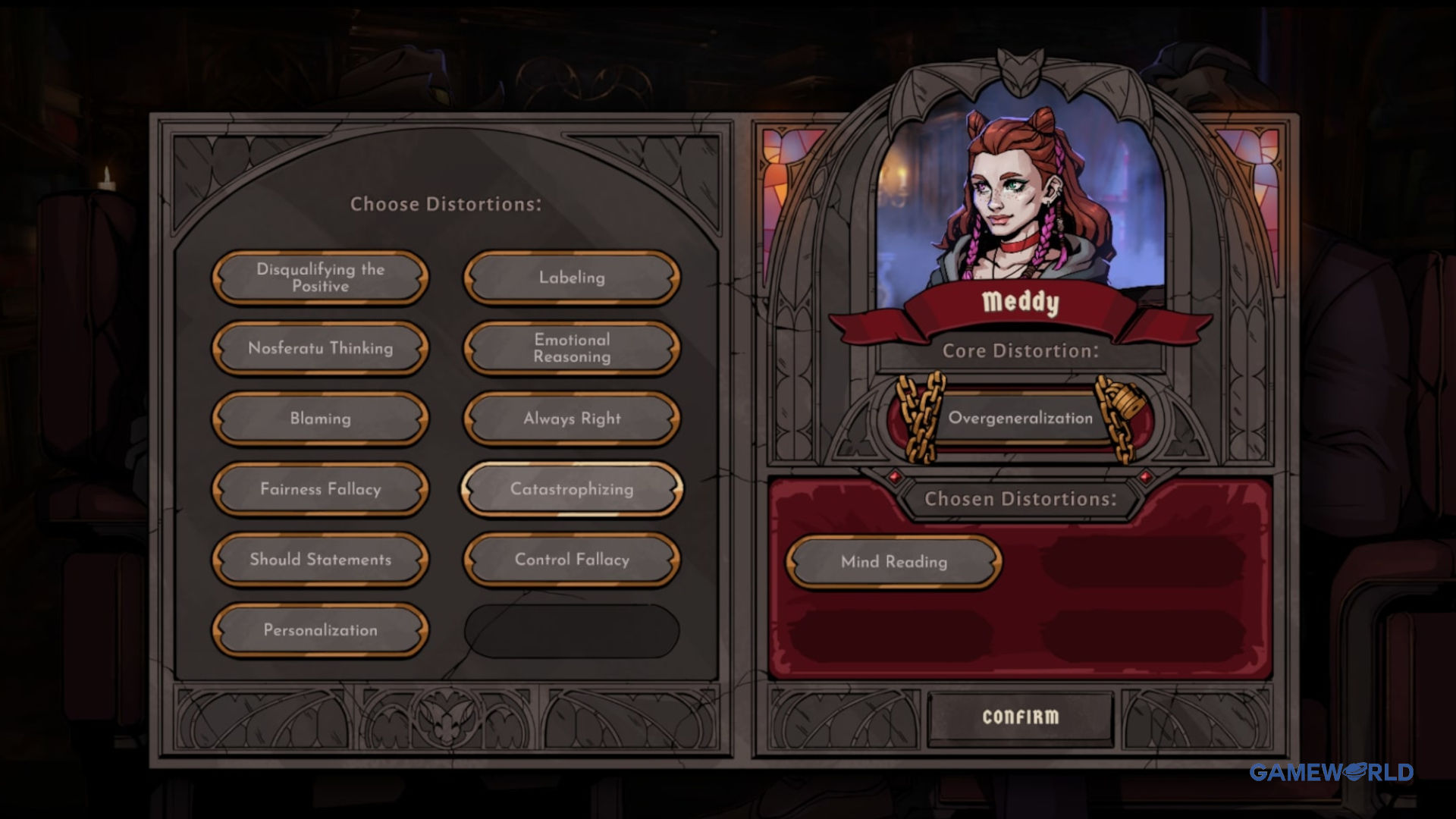
Task: Choose the Disqualifying the Positive distortion
Action: click(320, 278)
